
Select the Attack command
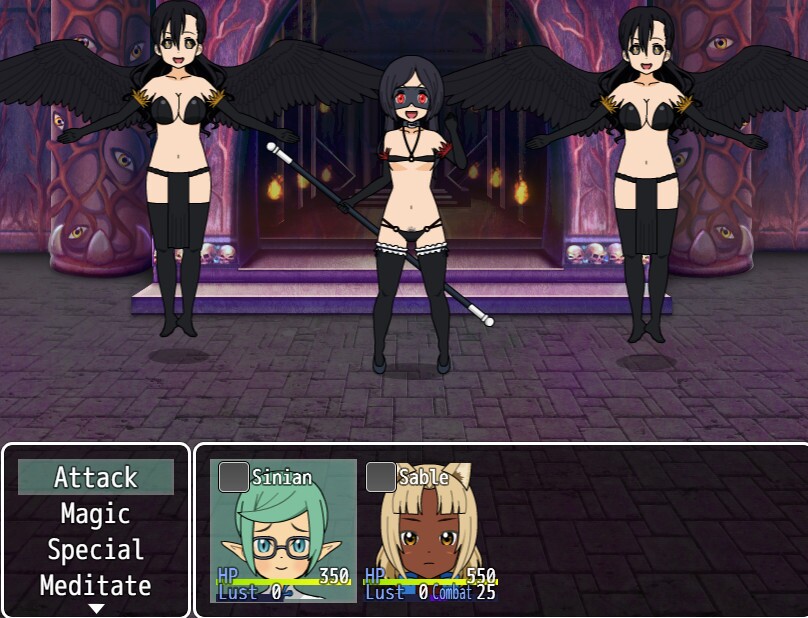click(x=96, y=478)
